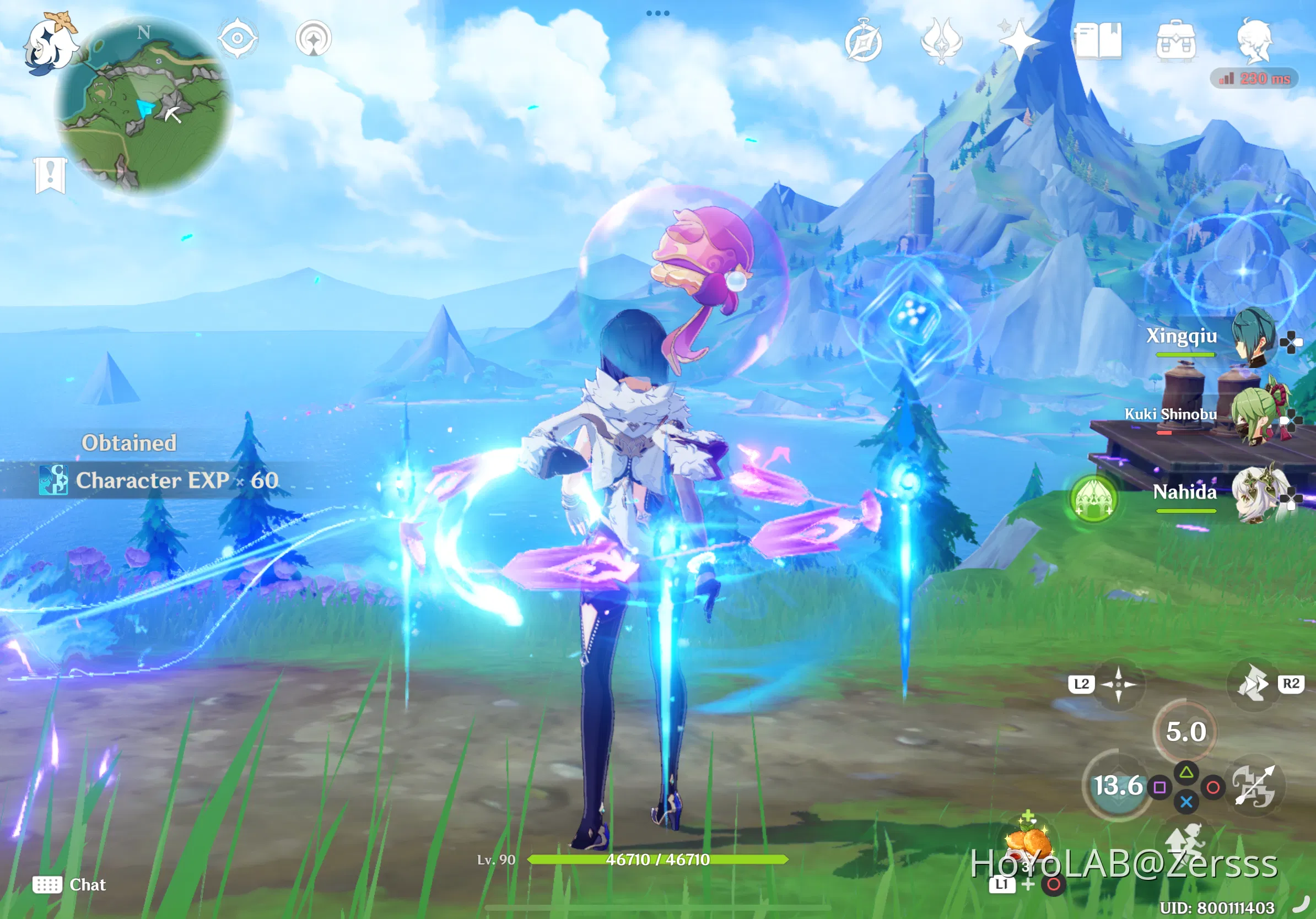This screenshot has width=1316, height=919.
Task: Click the waypoint beacon icon next to minimap
Action: pos(314,39)
